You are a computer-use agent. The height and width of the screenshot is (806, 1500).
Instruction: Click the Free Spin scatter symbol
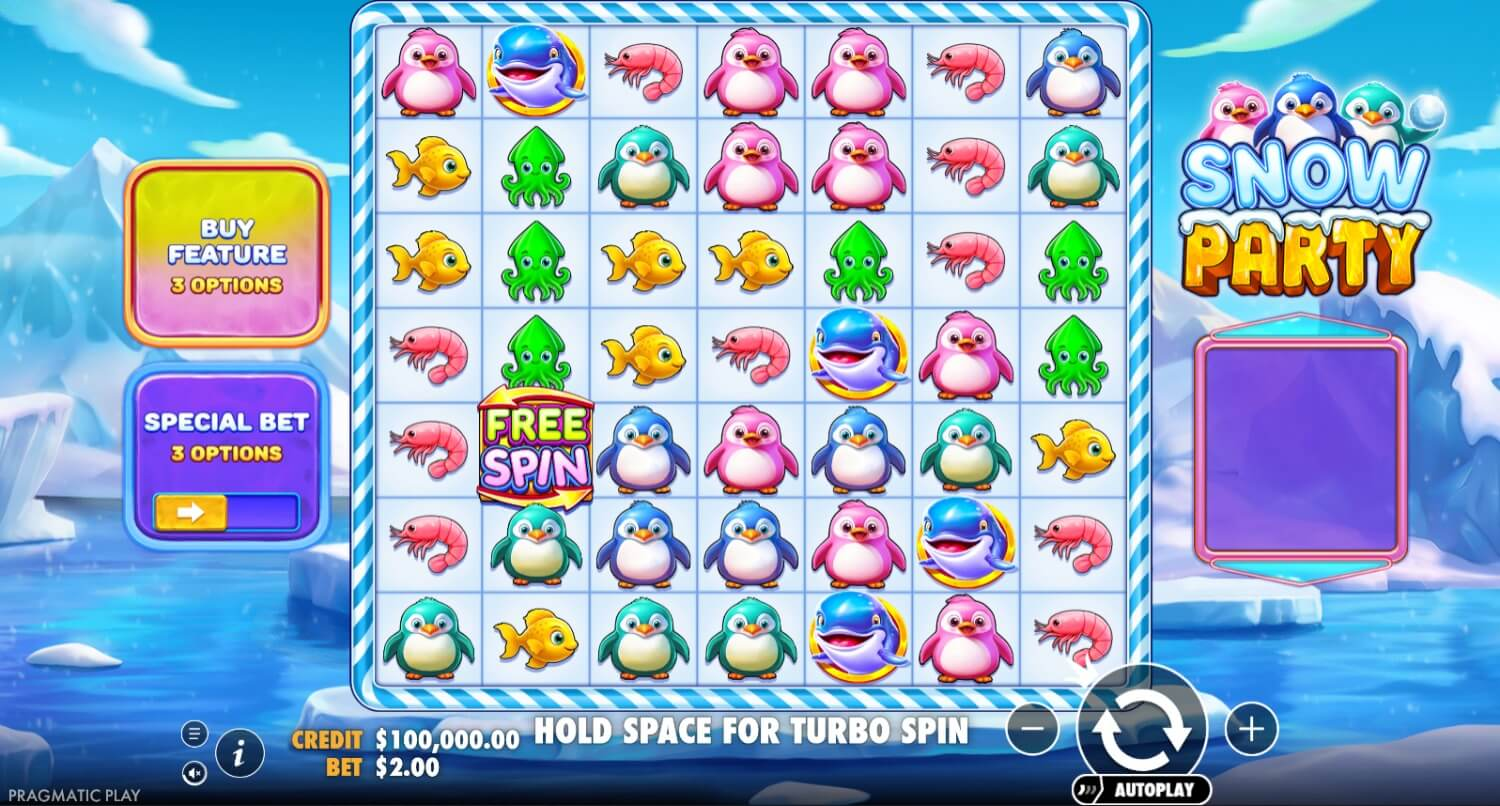coord(535,448)
